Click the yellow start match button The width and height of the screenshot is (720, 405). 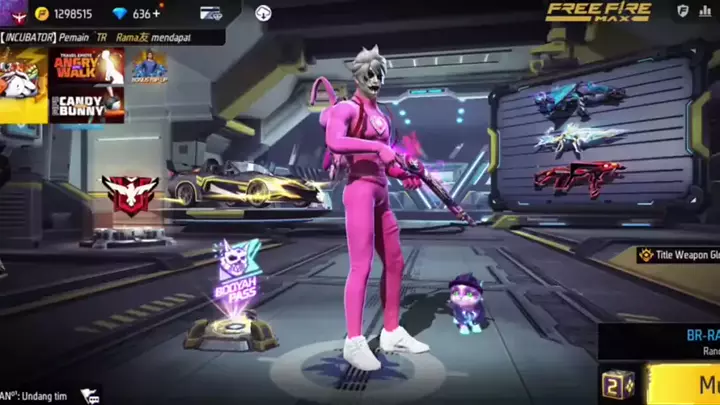tap(690, 385)
